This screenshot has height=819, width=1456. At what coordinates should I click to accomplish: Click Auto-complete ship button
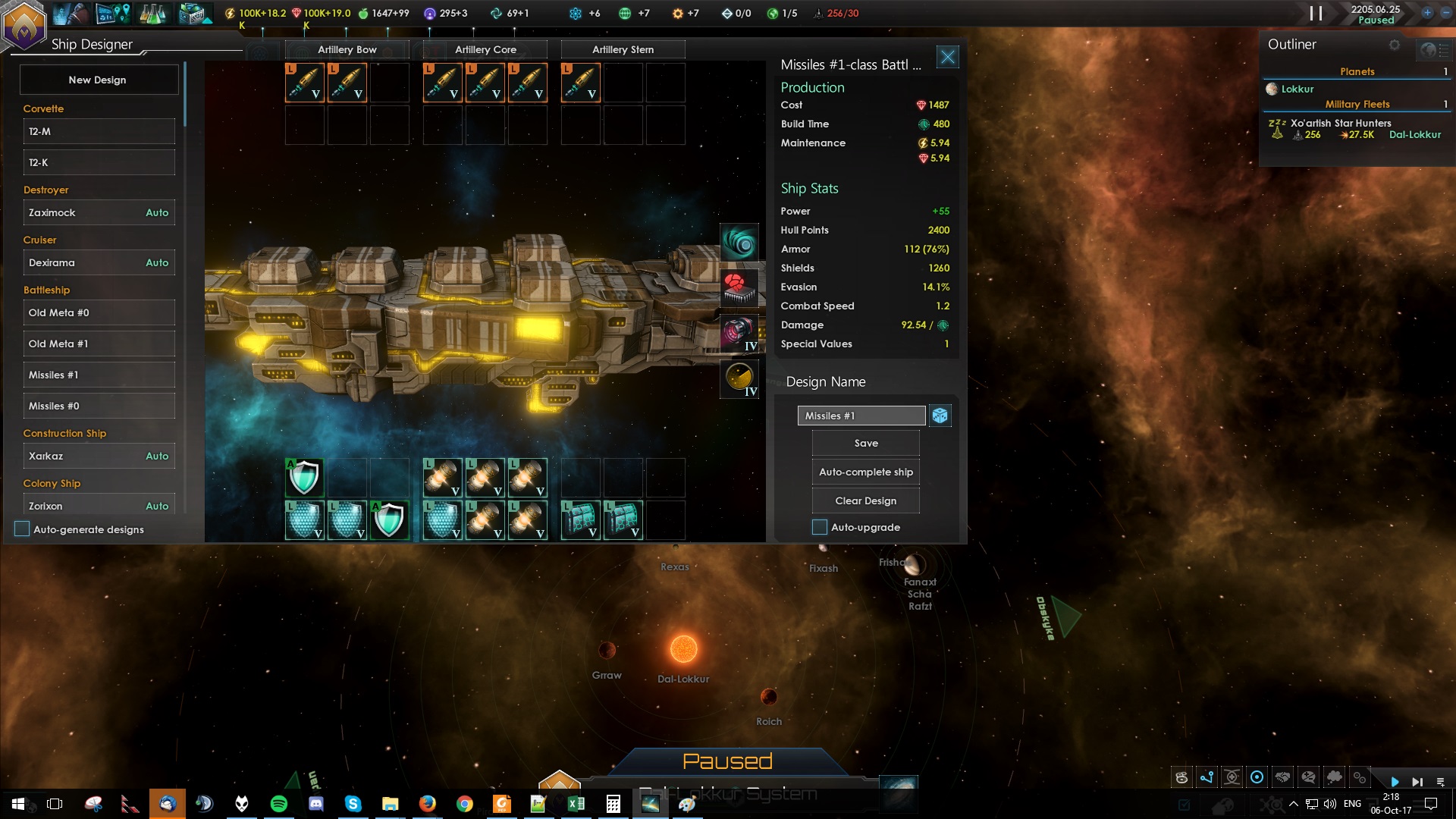[865, 472]
